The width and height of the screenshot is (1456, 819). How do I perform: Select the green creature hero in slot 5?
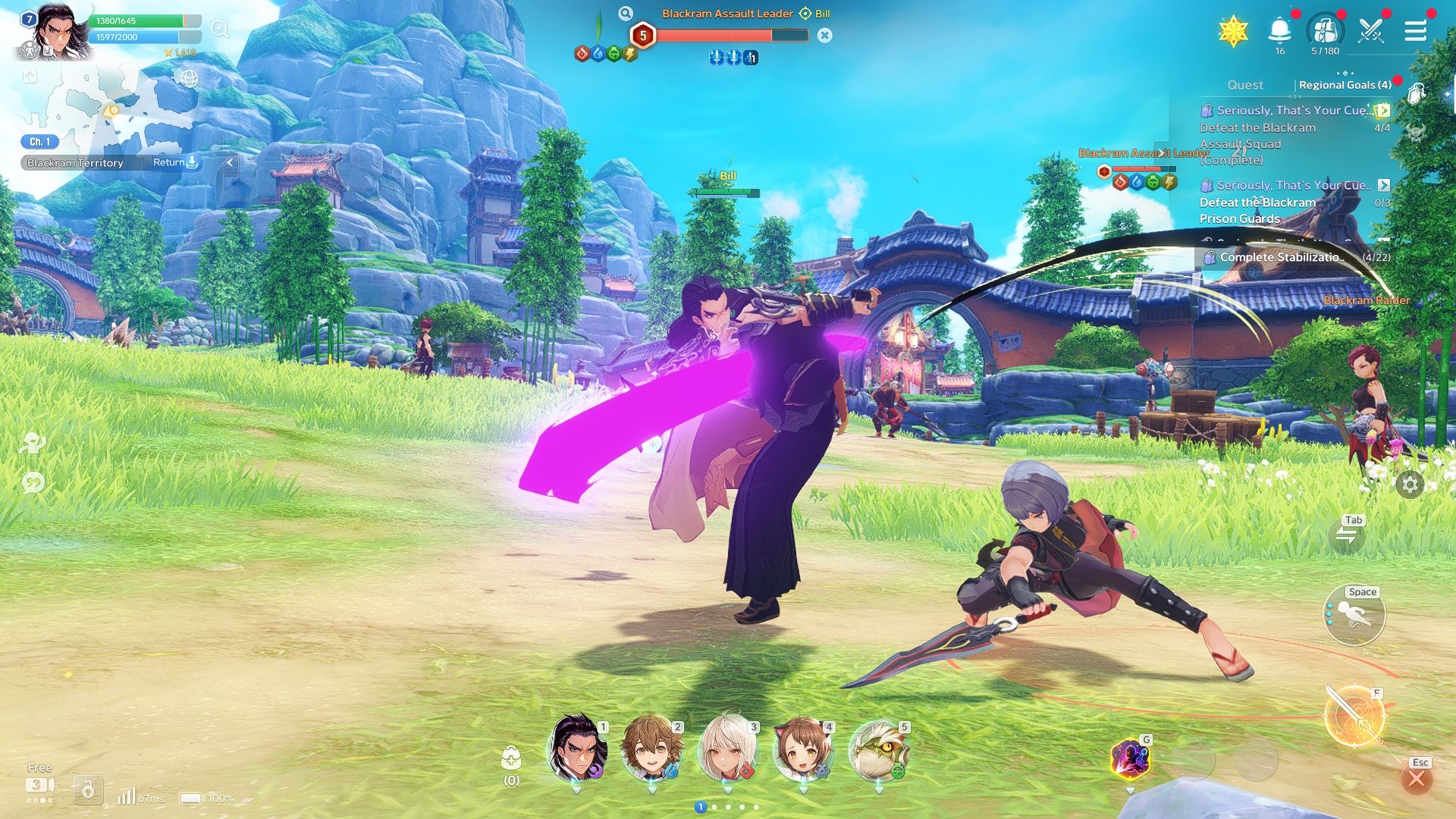pos(878,749)
